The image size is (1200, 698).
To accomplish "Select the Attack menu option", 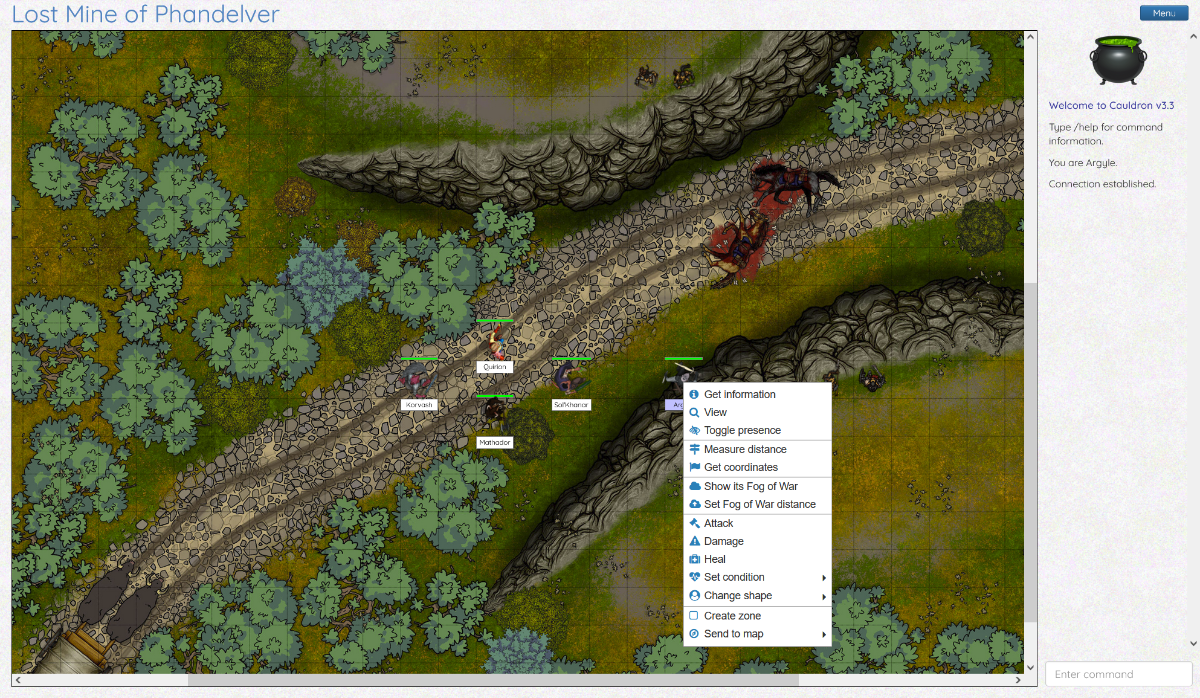I will (x=718, y=523).
